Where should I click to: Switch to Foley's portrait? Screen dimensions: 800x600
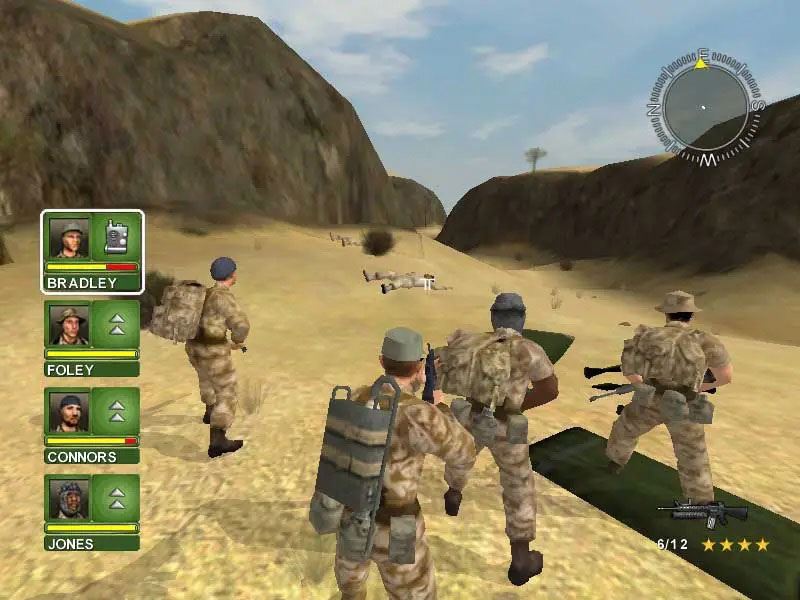click(x=69, y=325)
